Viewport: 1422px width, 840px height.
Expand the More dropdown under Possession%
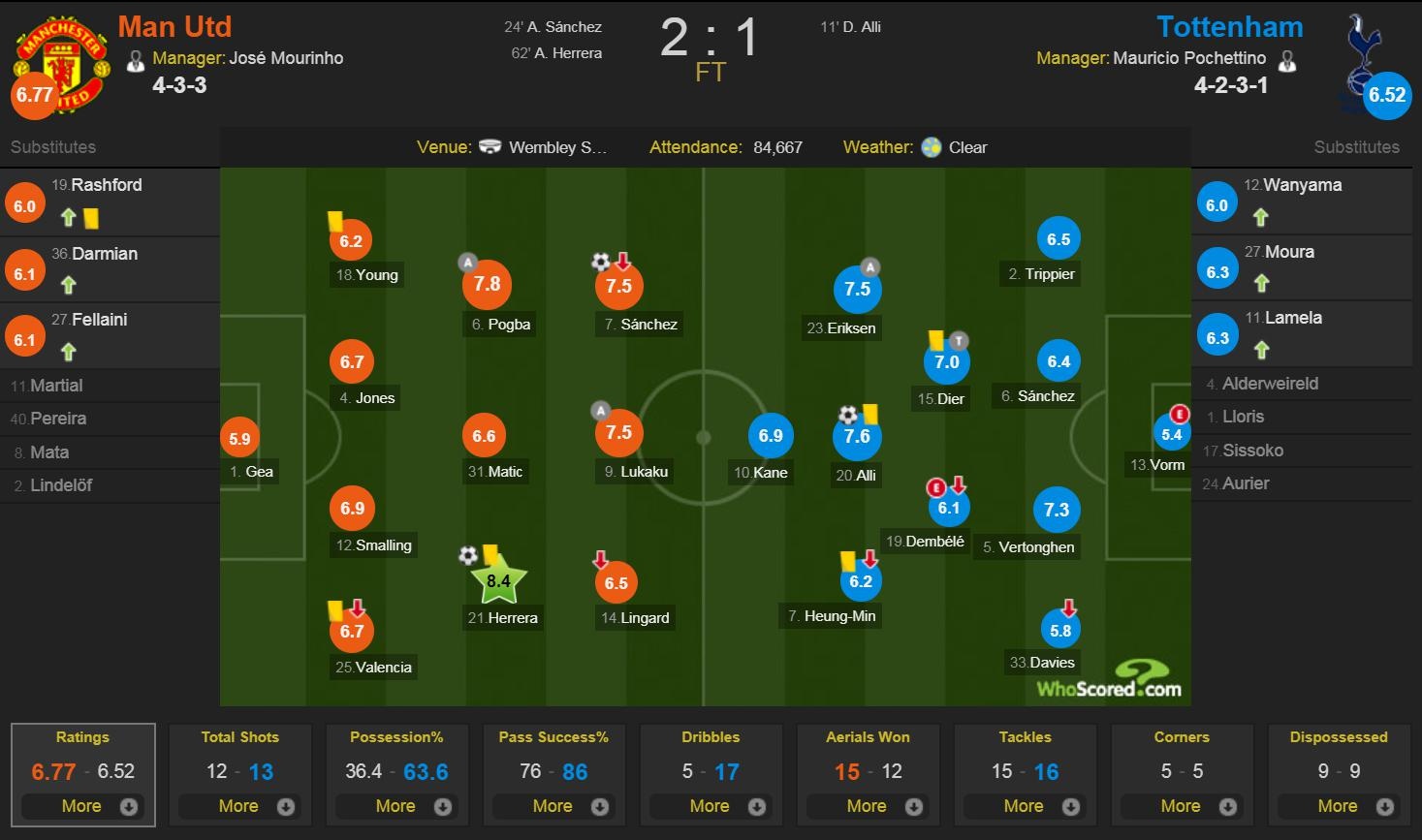point(396,805)
